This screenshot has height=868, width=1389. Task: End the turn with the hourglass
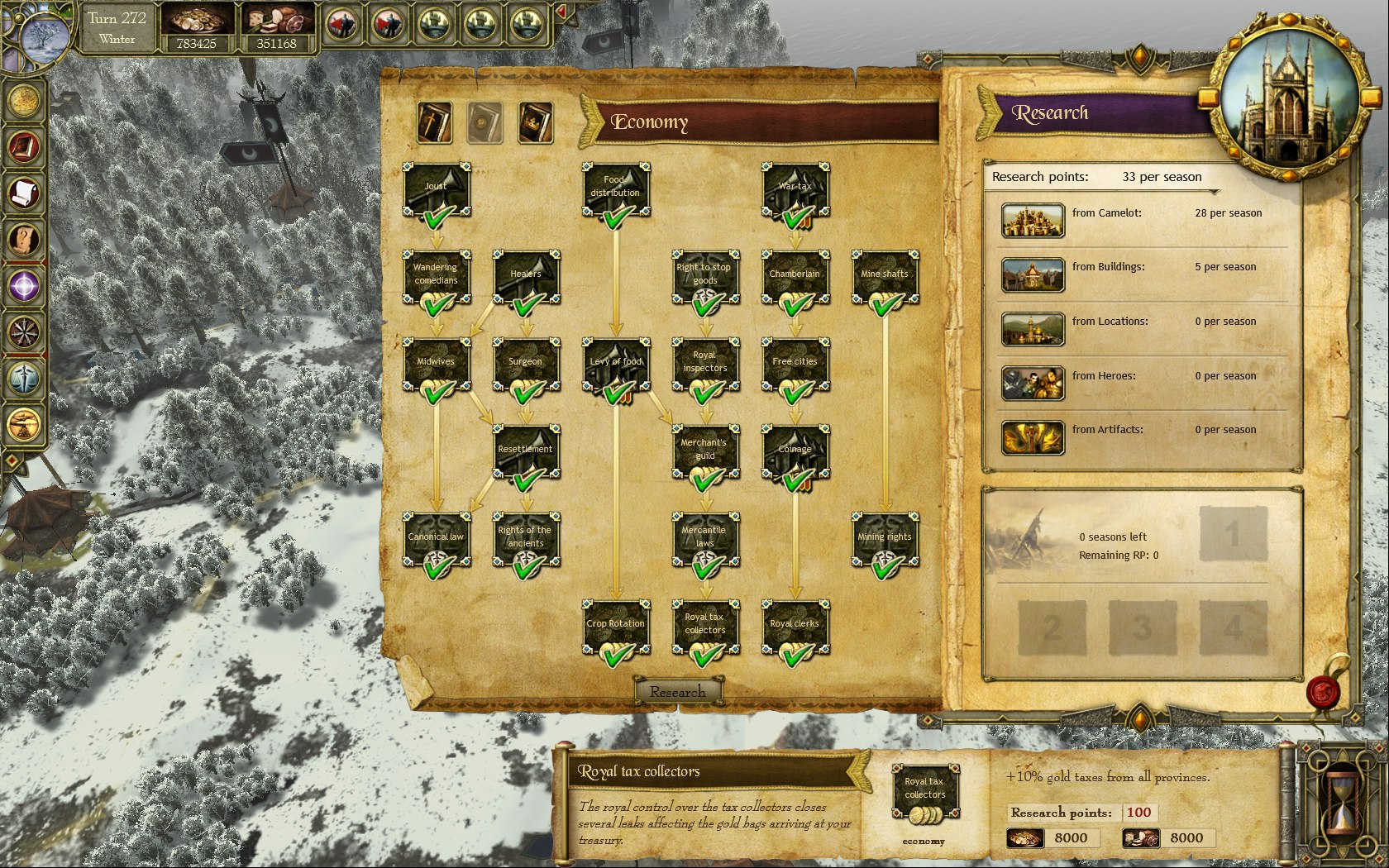1341,800
